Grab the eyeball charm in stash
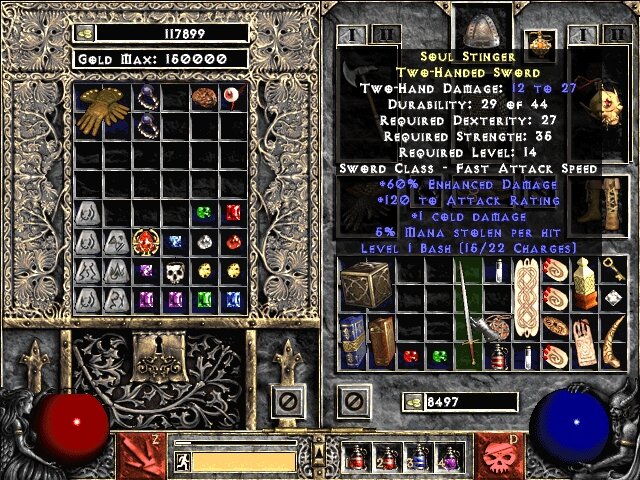The image size is (640, 480). click(x=234, y=98)
